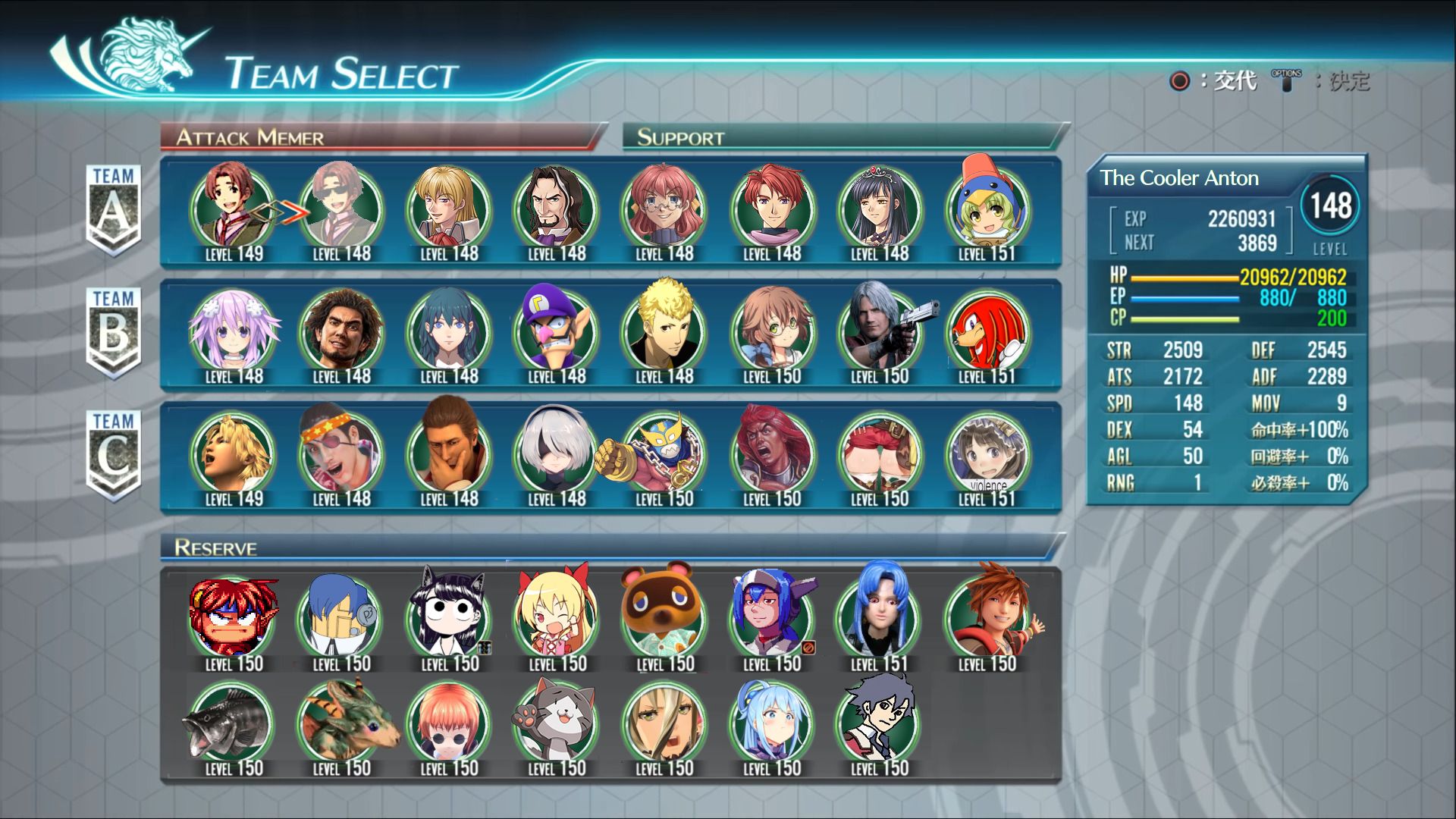
Task: Choose Ichiban Kasuga's portrait in Team B
Action: tap(340, 330)
